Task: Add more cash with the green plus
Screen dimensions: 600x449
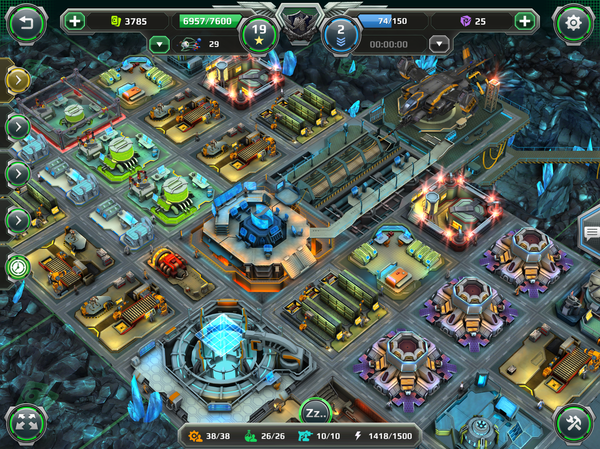Action: point(76,20)
